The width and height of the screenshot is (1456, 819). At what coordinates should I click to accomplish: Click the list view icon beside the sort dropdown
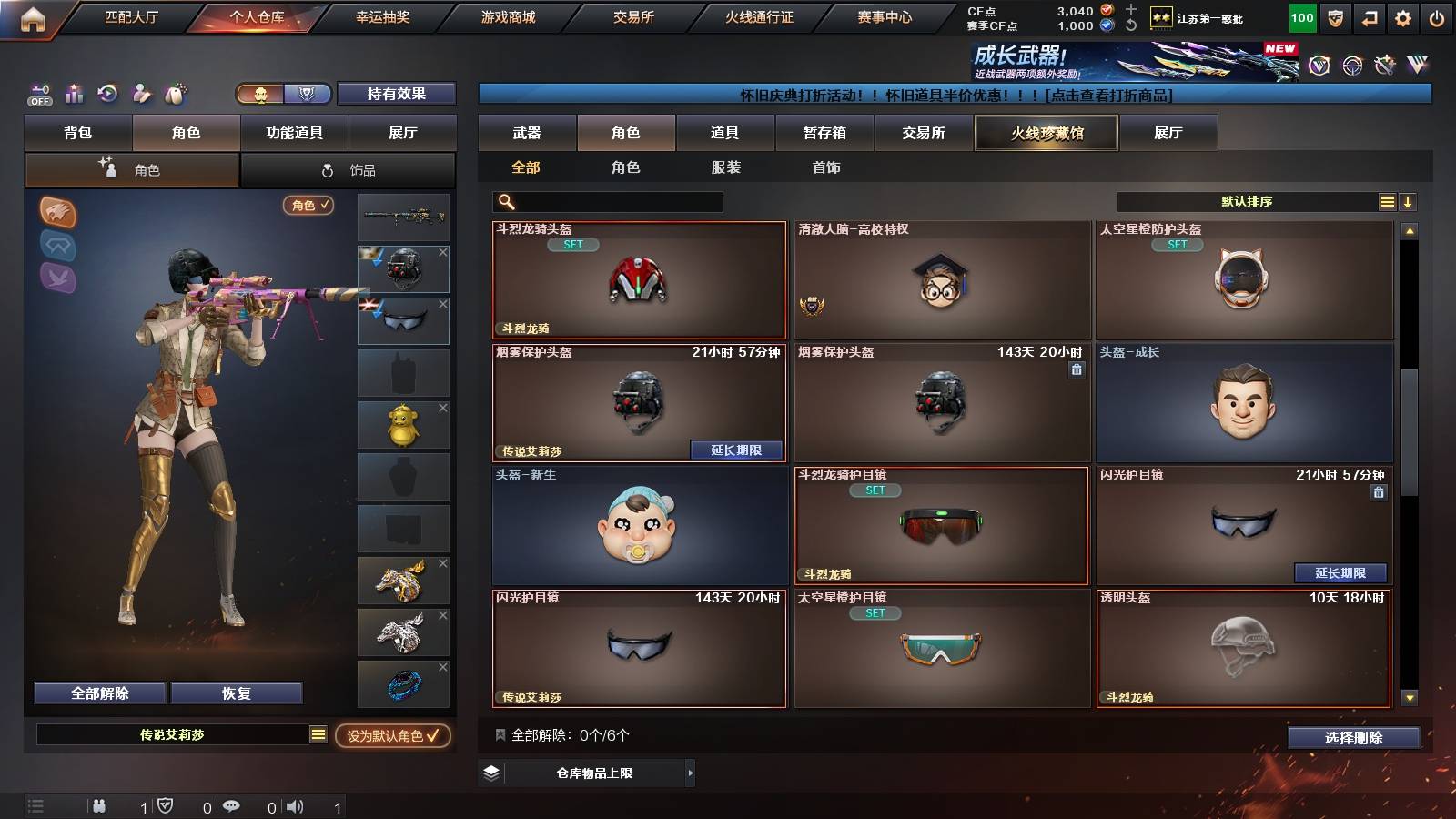point(1387,201)
